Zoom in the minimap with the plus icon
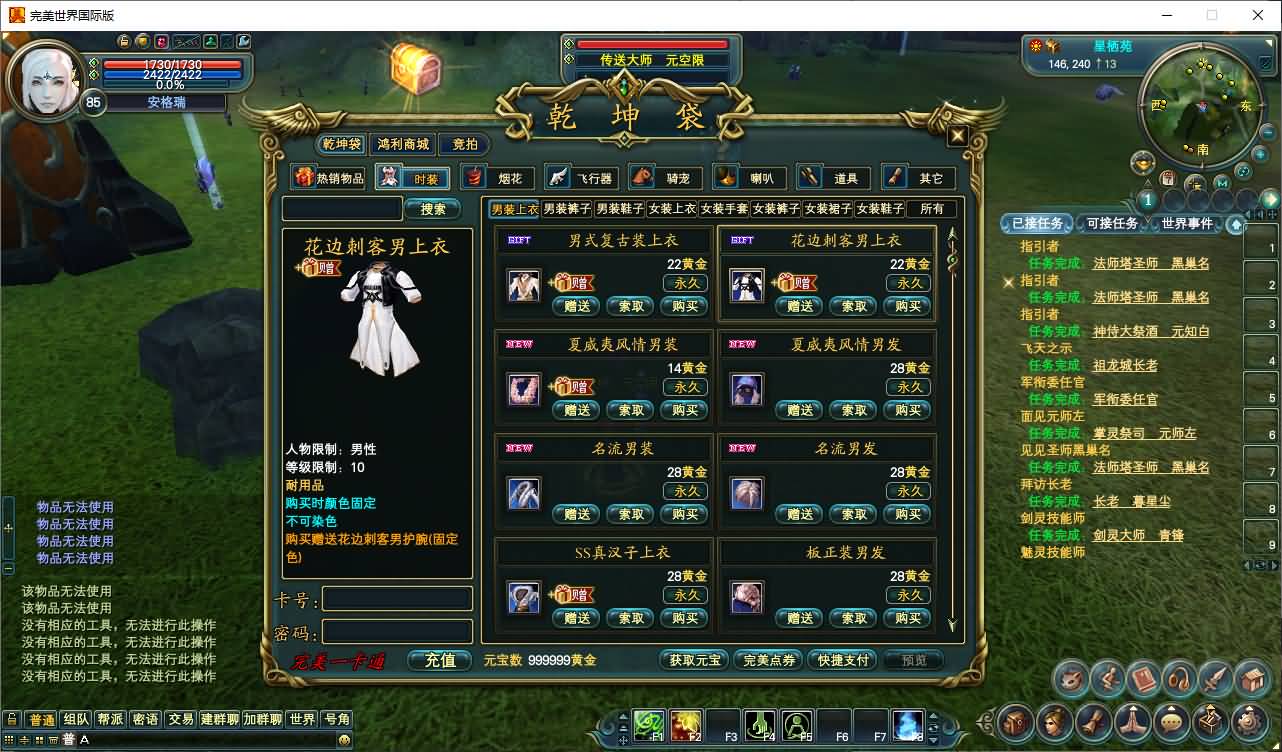This screenshot has width=1282, height=752. tap(1261, 153)
